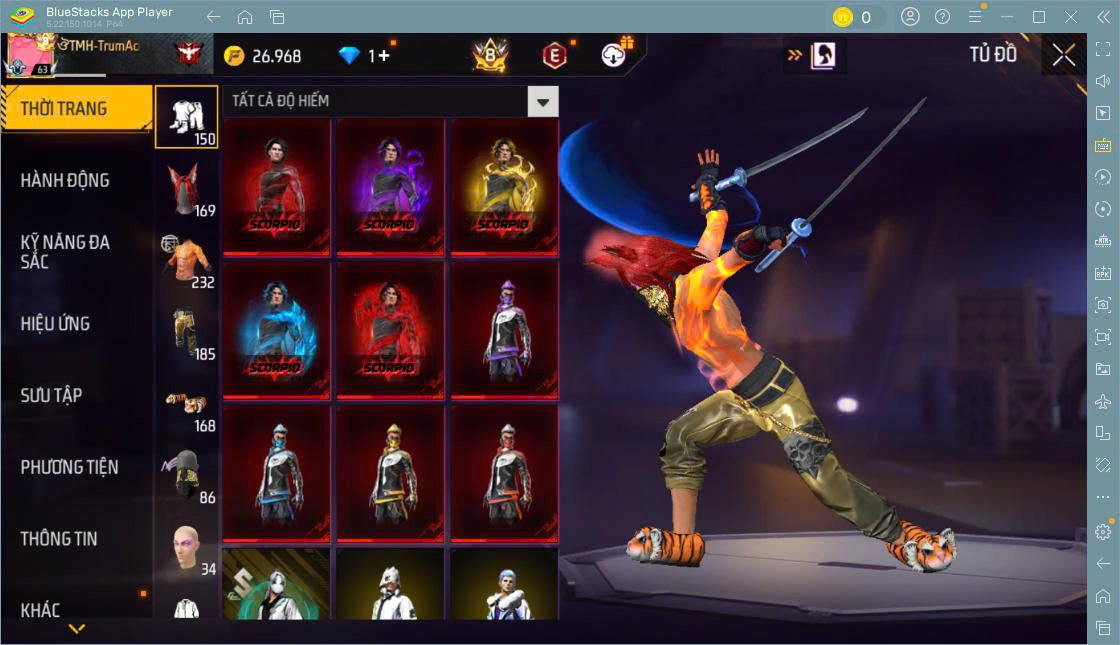Pick the blue Scorpio outfit
Screen dimensions: 1120x645
(275, 329)
